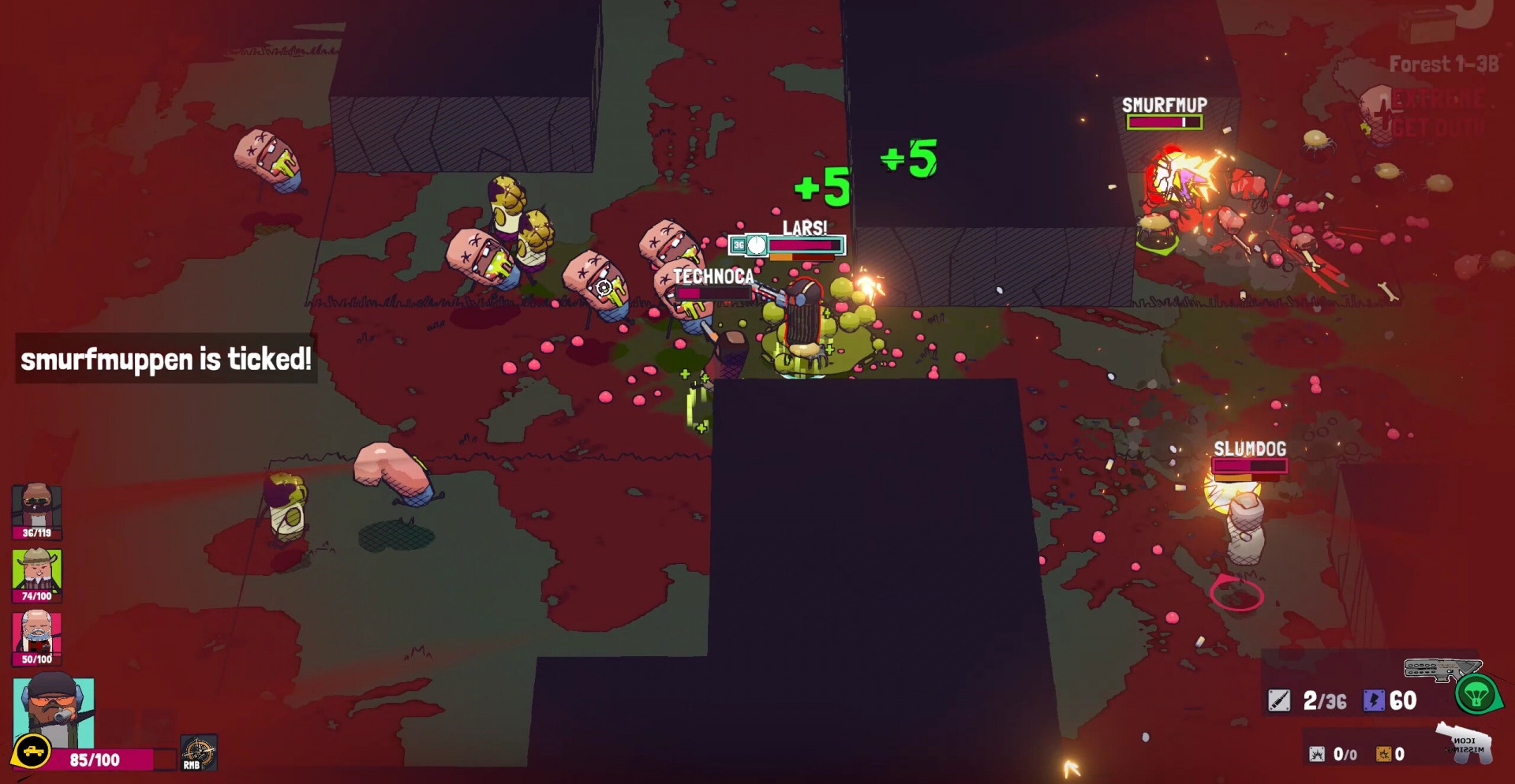Click the purple lightning bolt energy icon
Image resolution: width=1515 pixels, height=784 pixels.
(1374, 700)
